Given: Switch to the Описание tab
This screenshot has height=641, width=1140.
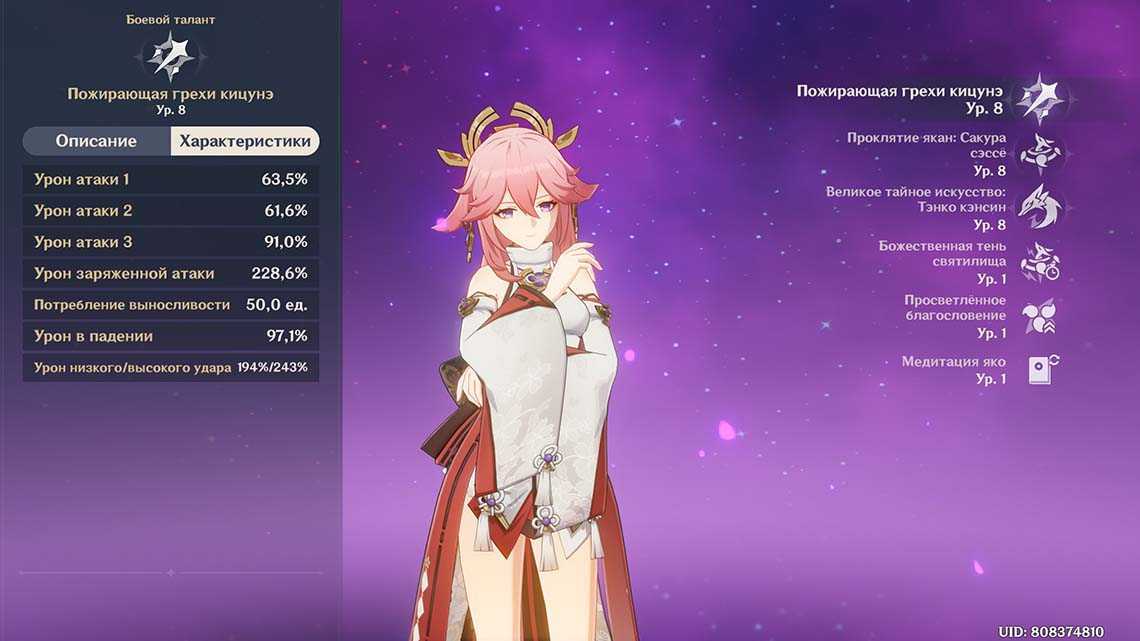Looking at the screenshot, I should pyautogui.click(x=96, y=141).
